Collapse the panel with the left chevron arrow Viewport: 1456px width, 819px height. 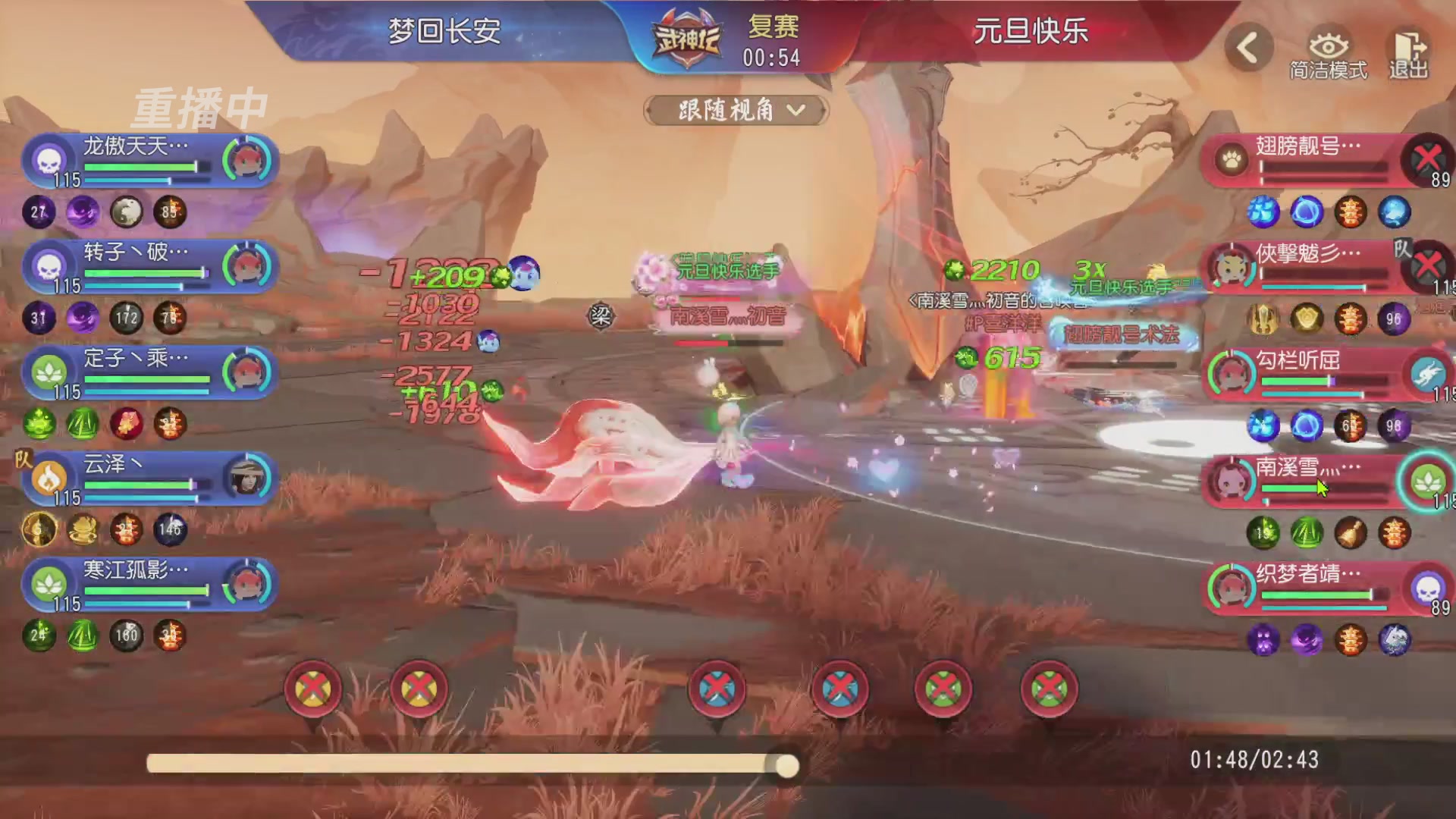1248,47
